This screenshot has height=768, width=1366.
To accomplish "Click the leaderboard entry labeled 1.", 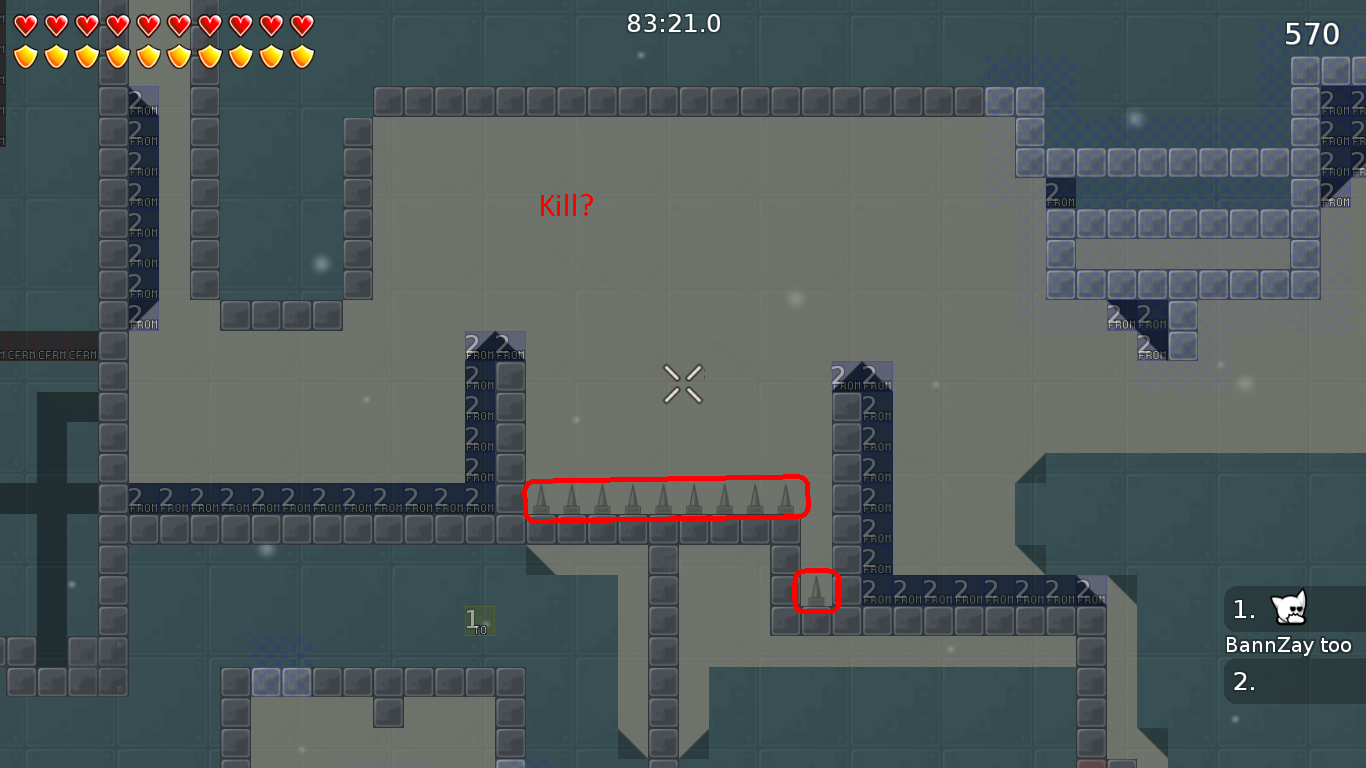I will tap(1243, 610).
